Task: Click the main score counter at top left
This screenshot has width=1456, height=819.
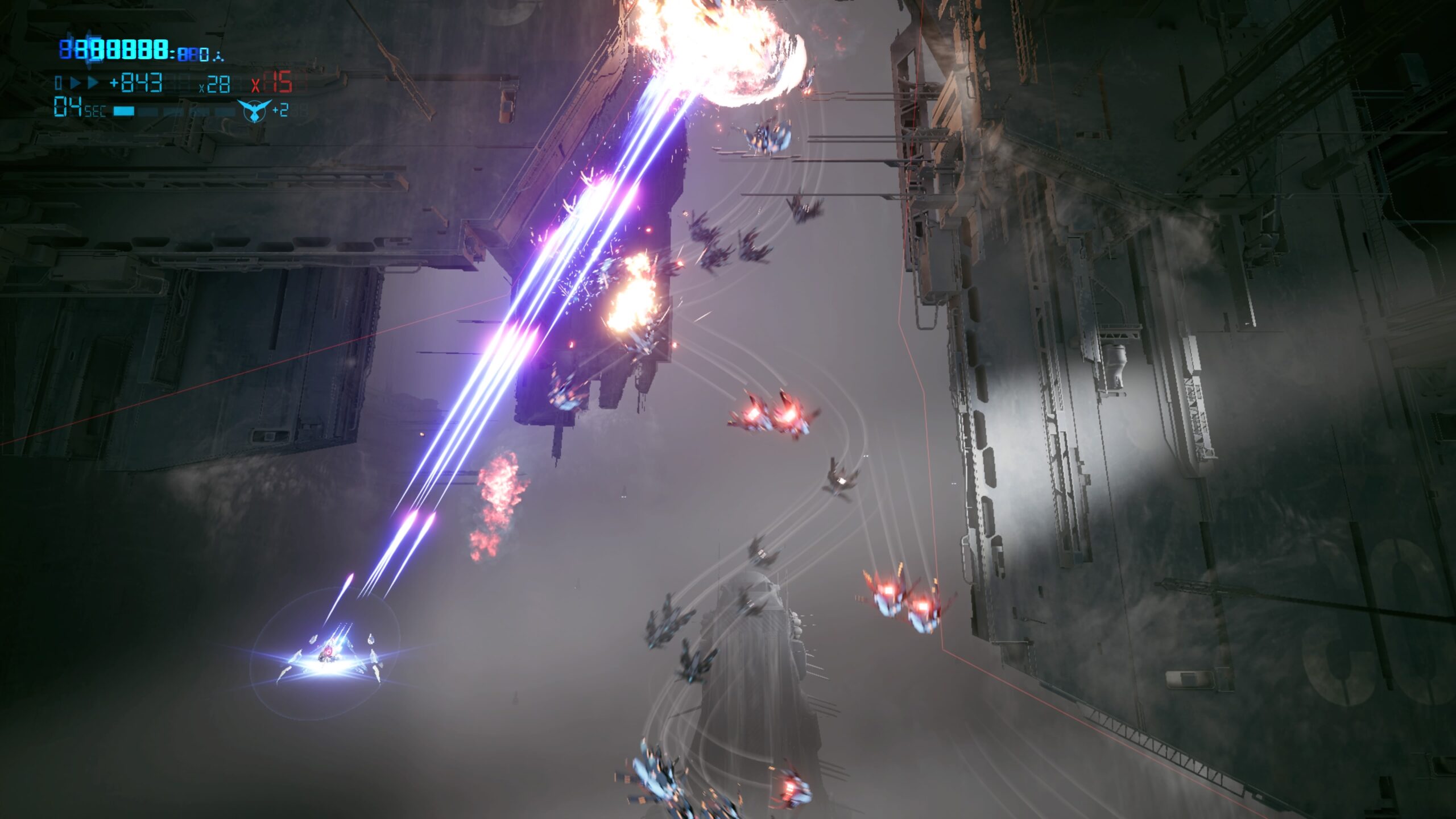Action: pyautogui.click(x=114, y=50)
